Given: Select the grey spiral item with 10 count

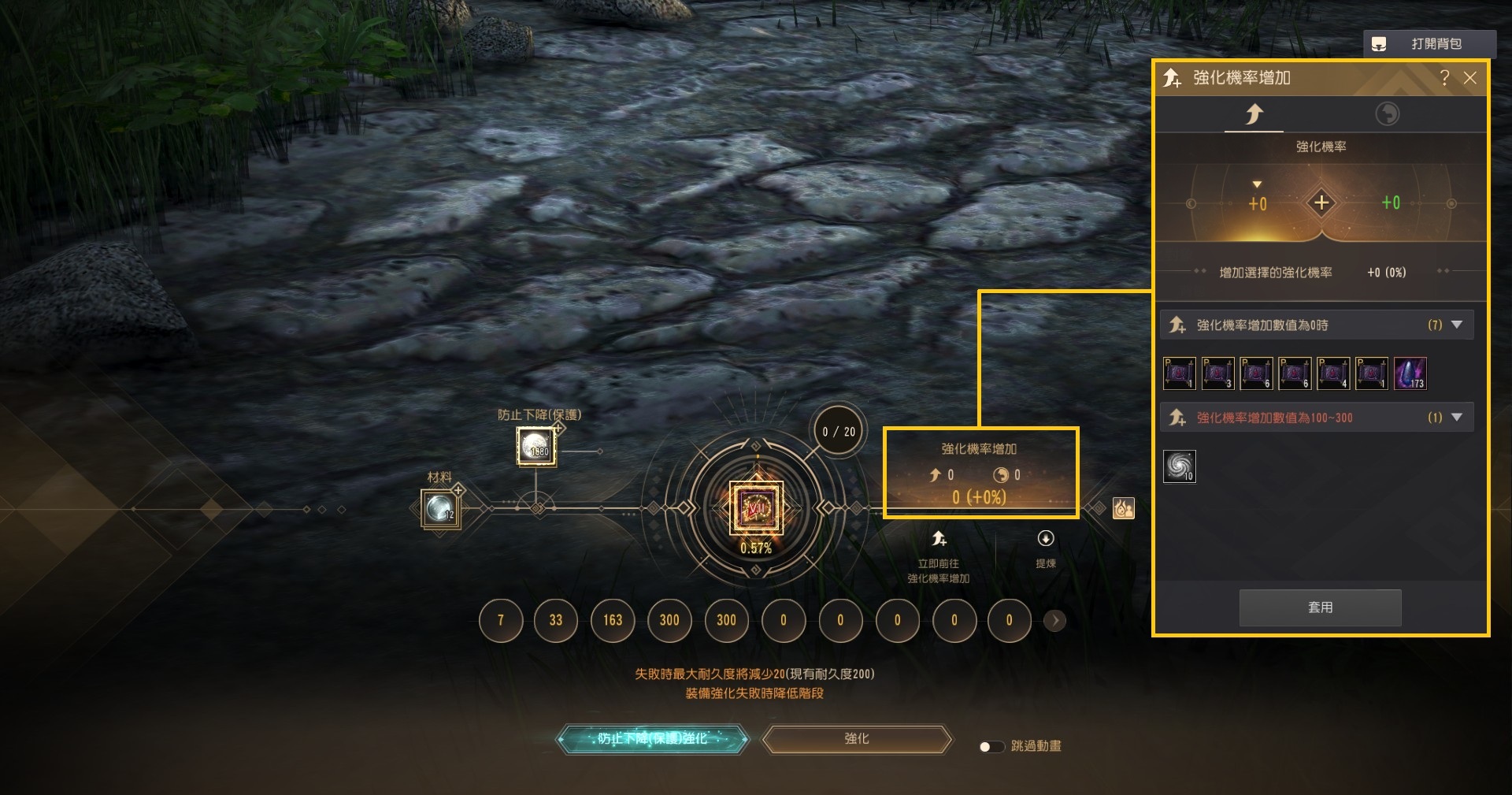Looking at the screenshot, I should tap(1179, 466).
